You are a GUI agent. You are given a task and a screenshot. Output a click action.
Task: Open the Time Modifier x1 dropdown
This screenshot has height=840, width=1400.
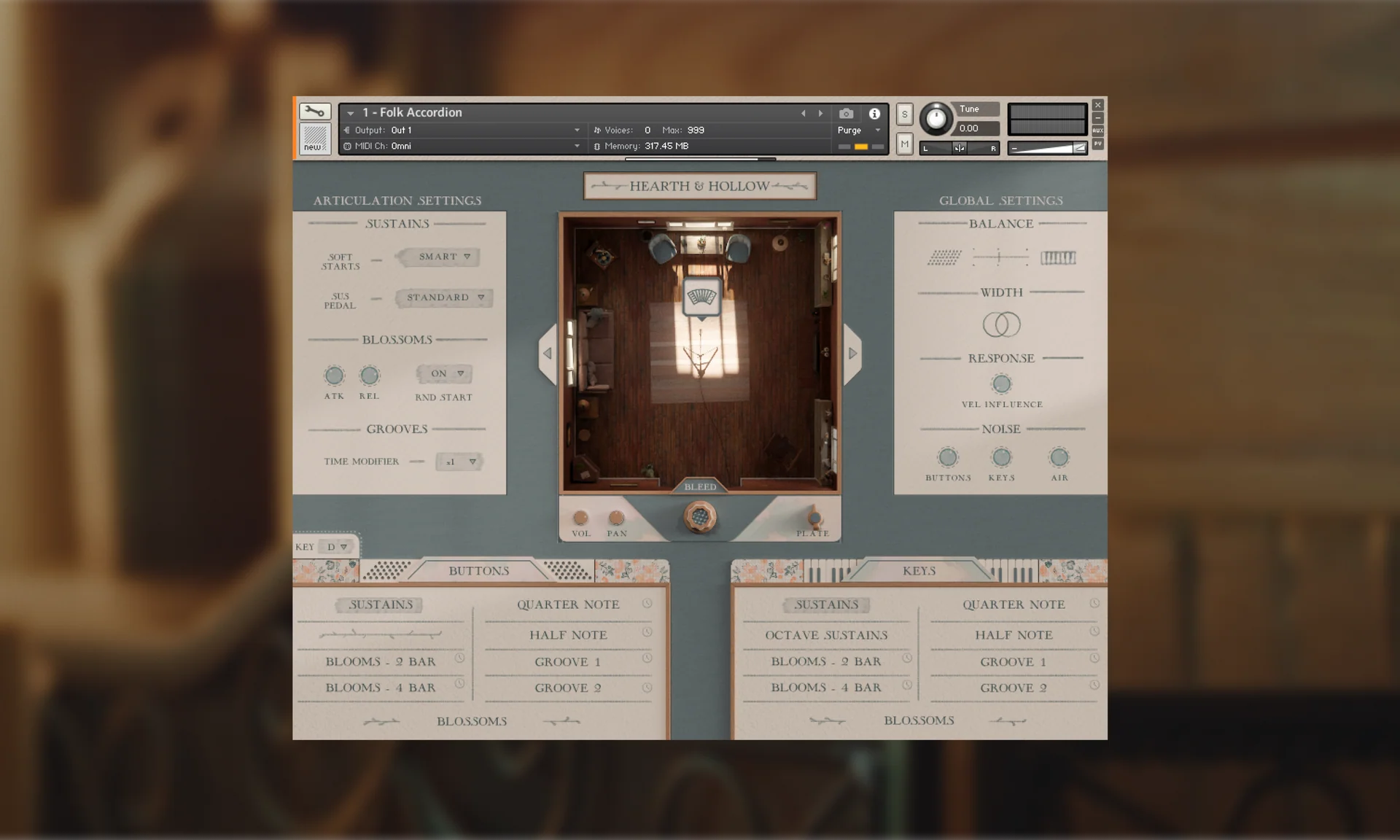point(459,461)
